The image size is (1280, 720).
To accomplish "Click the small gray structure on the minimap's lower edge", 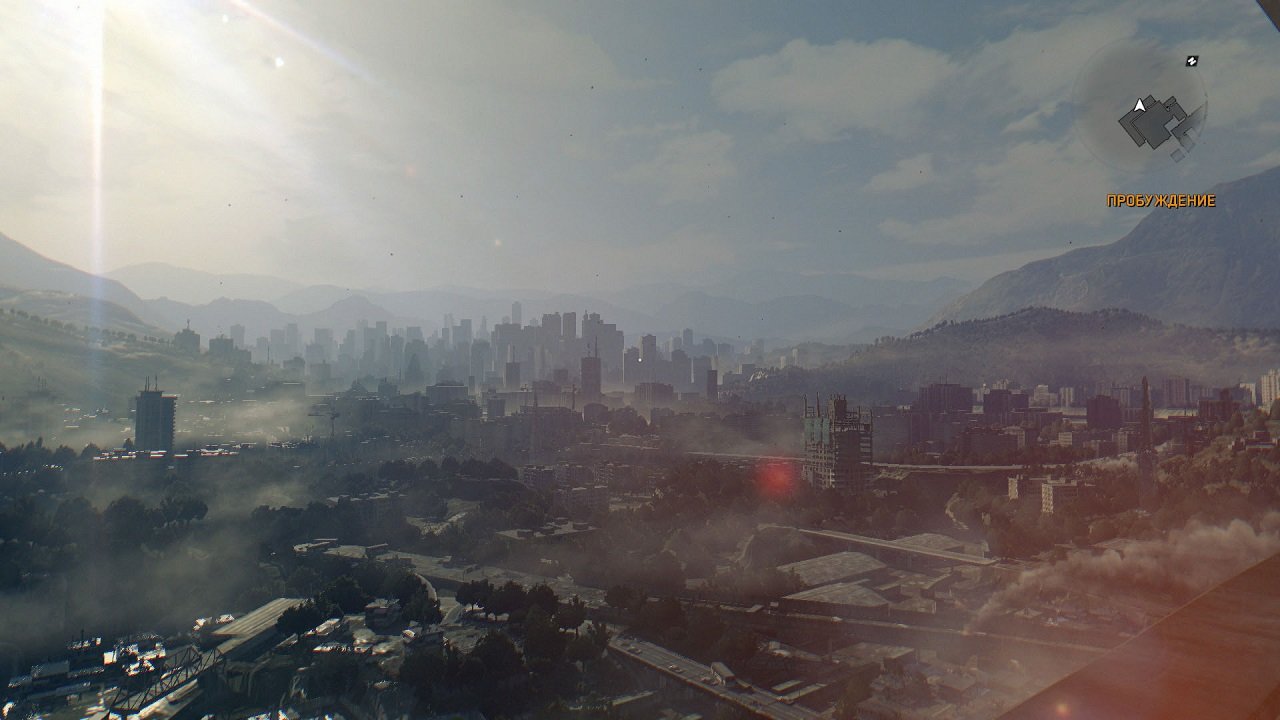I will 1178,153.
